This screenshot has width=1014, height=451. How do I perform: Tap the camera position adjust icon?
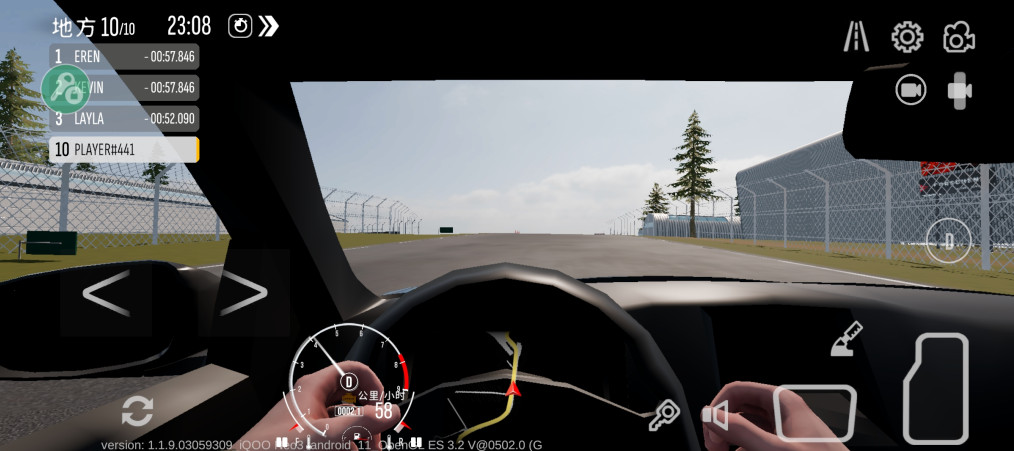tap(960, 90)
